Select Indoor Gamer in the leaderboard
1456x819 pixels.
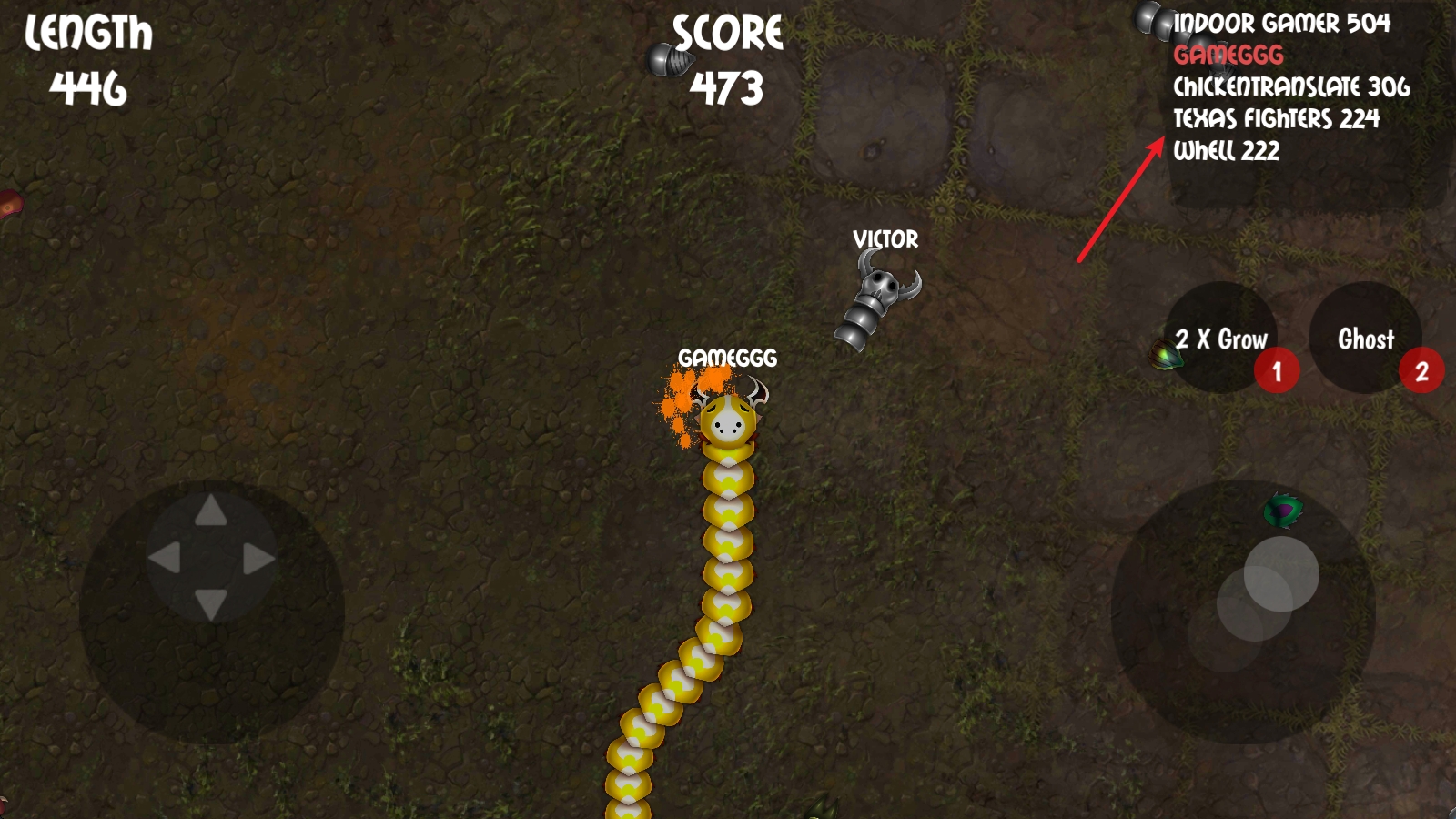(1281, 24)
